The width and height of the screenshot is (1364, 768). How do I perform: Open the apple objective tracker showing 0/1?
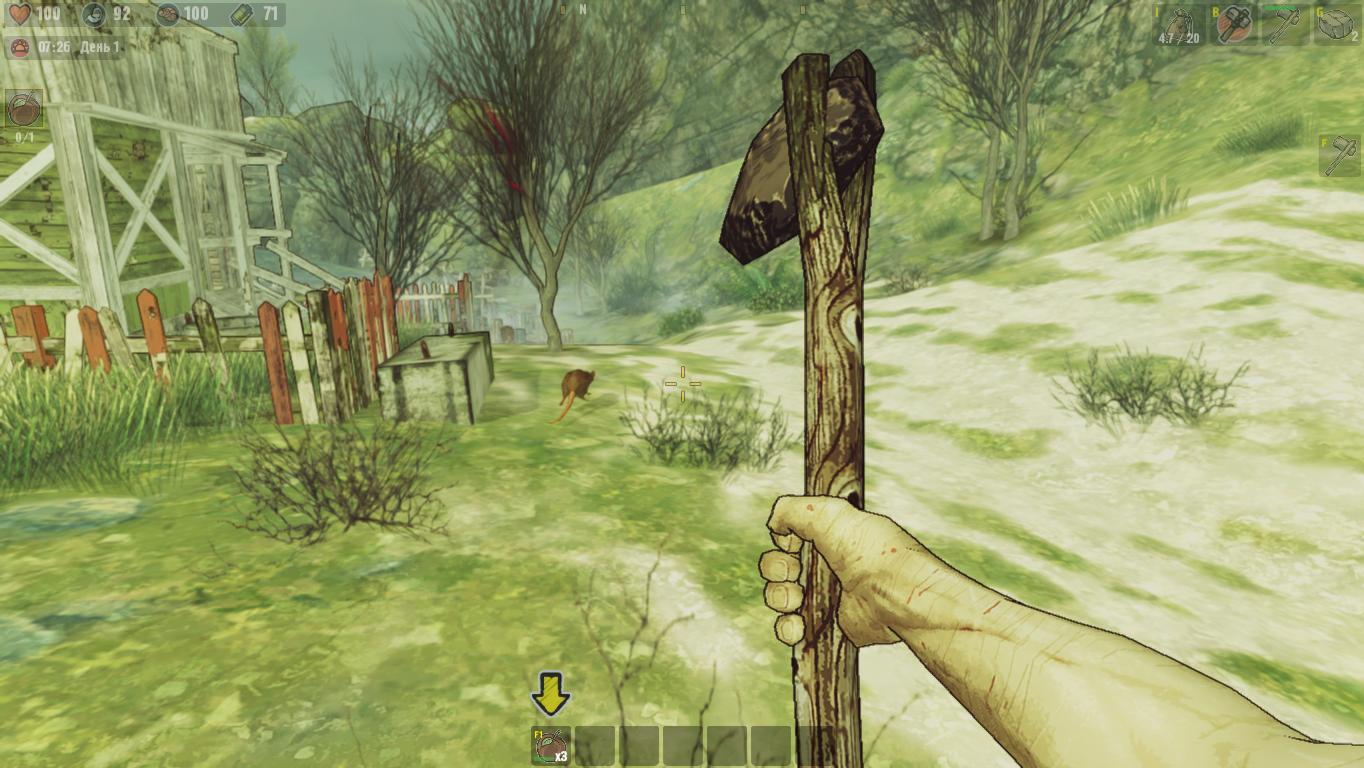coord(24,110)
